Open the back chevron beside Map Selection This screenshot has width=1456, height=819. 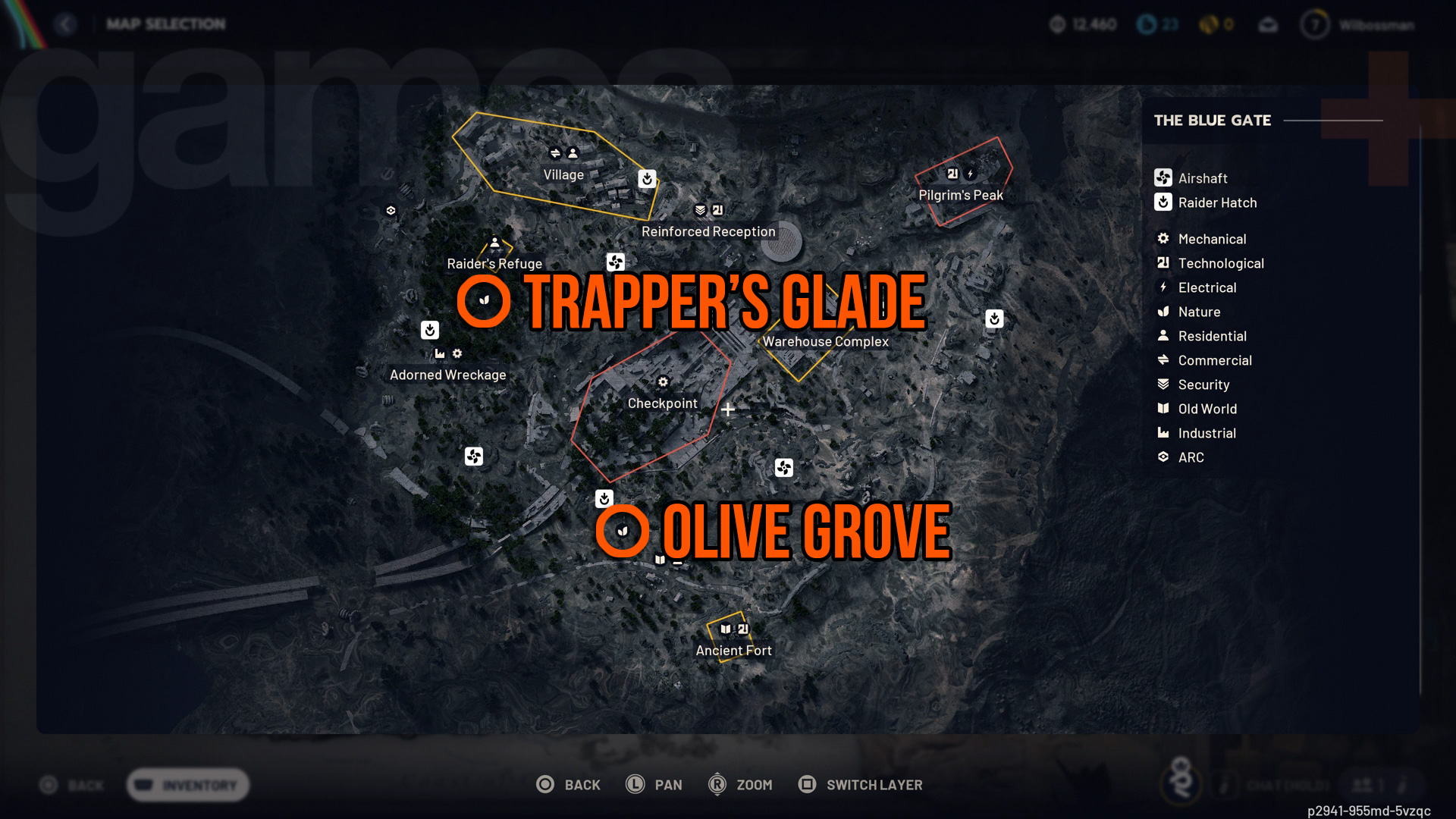click(x=66, y=24)
